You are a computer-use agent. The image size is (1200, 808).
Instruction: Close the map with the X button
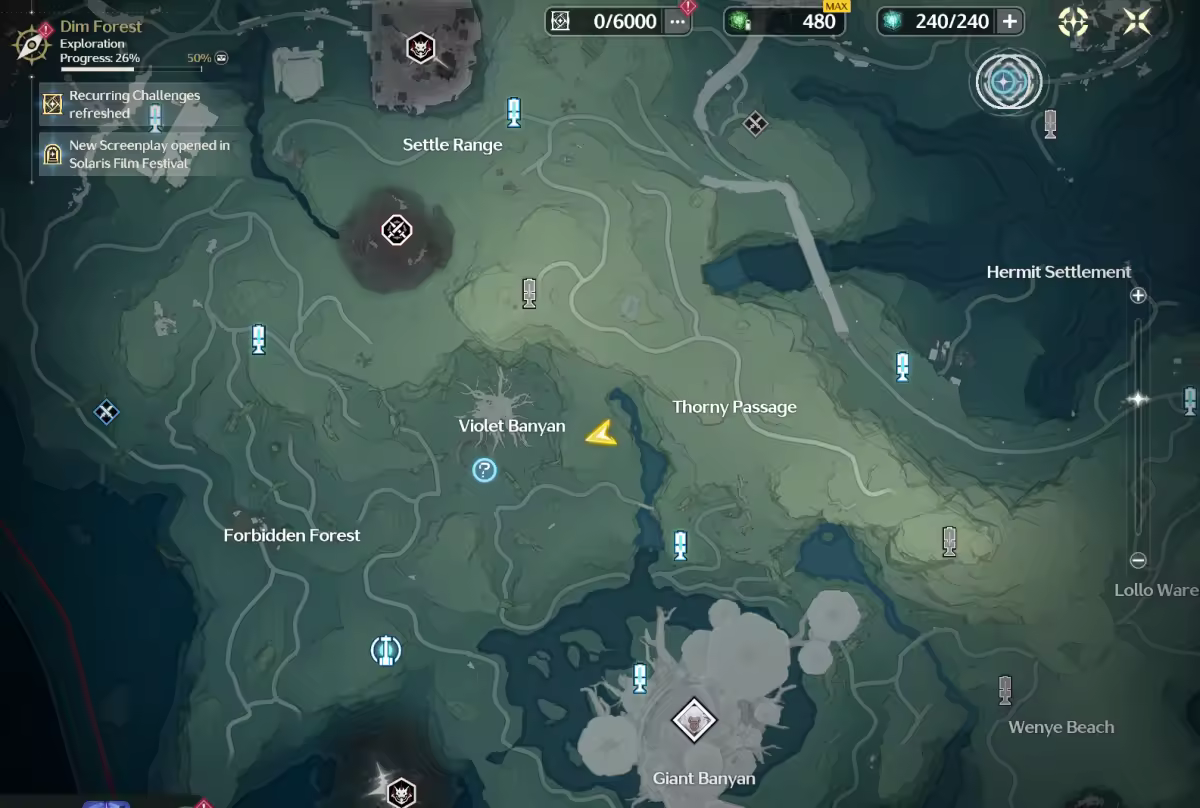click(1137, 21)
